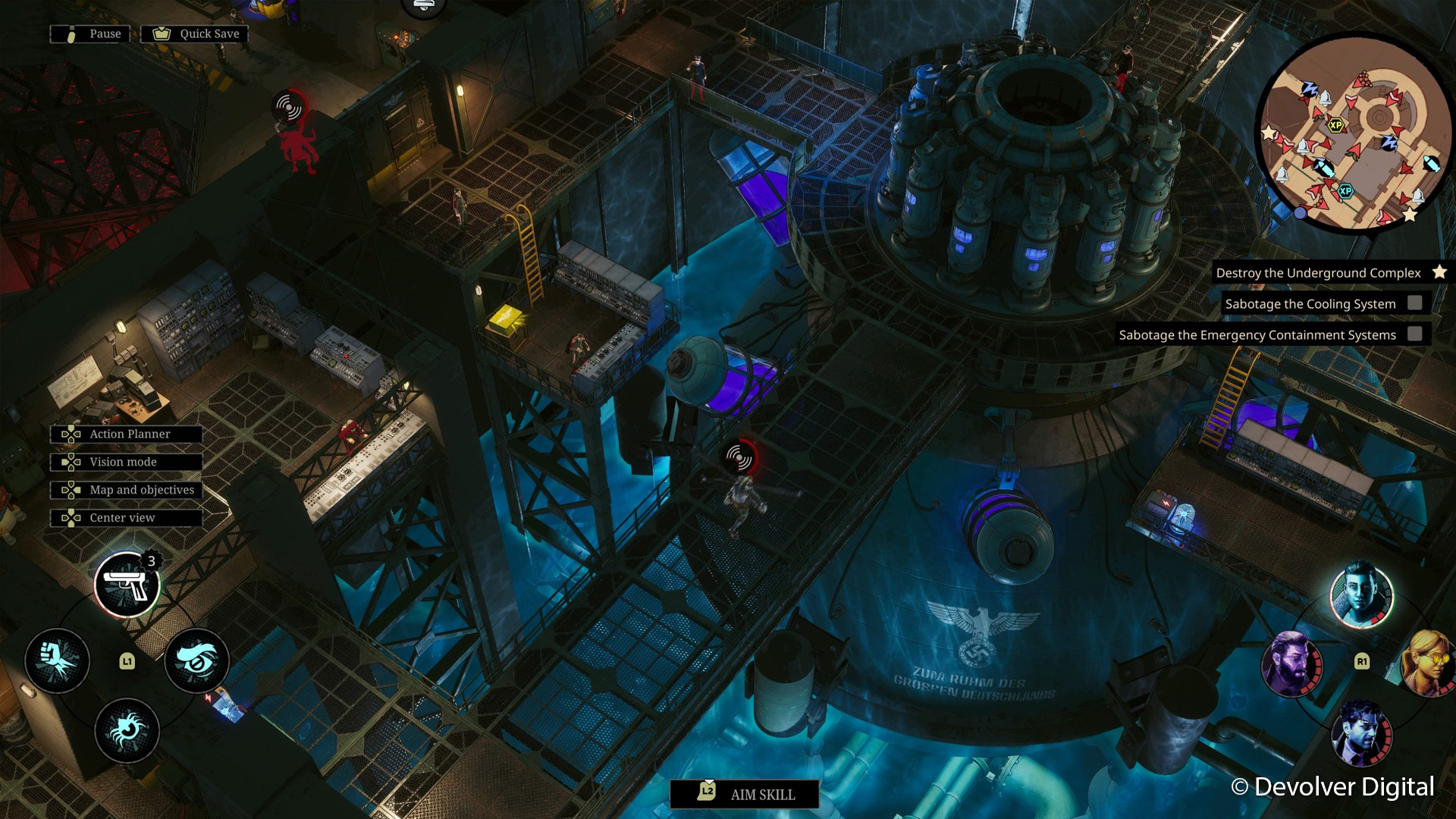
Task: Activate the fist melee skill
Action: [x=58, y=661]
